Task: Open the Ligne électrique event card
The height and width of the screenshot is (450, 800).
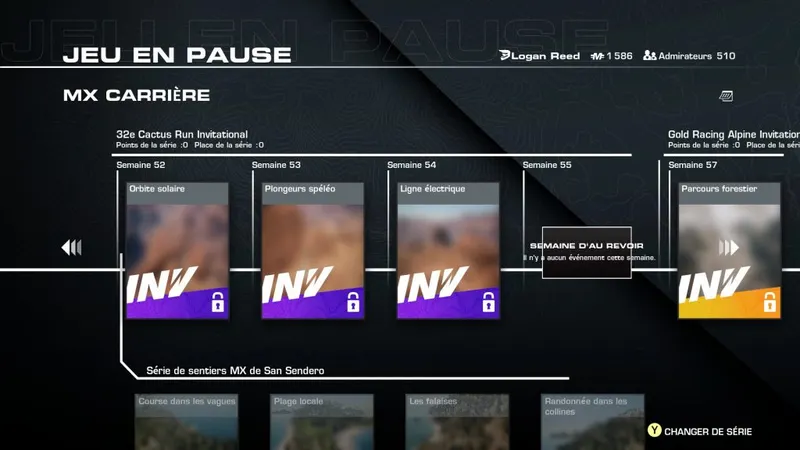Action: pos(448,250)
